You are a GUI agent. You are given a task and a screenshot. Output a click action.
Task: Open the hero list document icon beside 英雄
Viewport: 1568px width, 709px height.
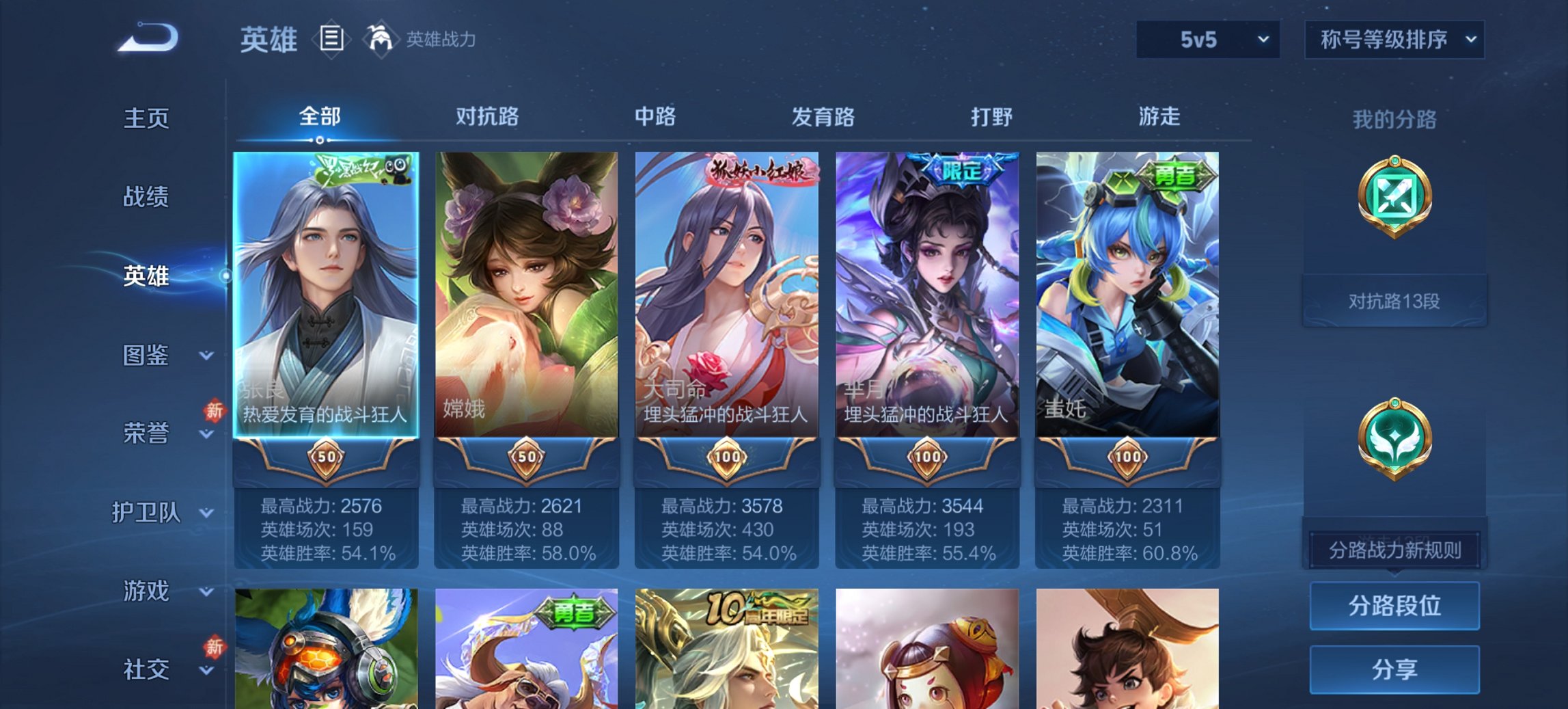point(331,40)
